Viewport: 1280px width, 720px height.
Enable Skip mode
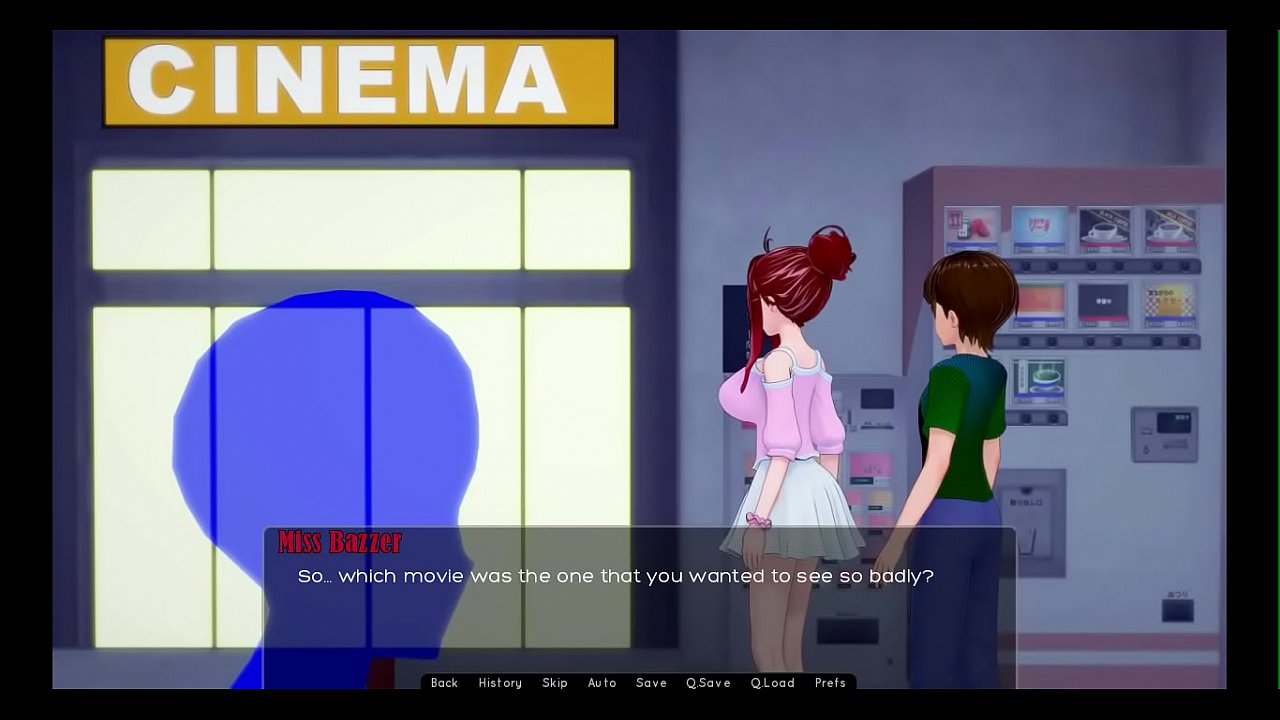tap(555, 683)
